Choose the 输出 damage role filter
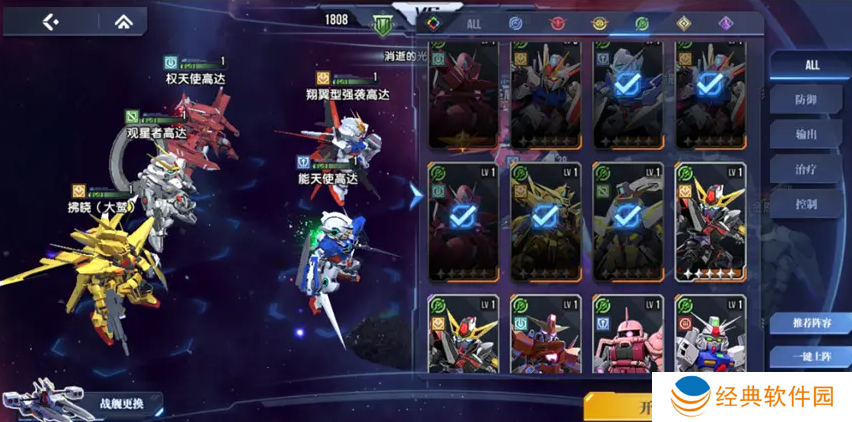This screenshot has width=852, height=422. point(806,134)
